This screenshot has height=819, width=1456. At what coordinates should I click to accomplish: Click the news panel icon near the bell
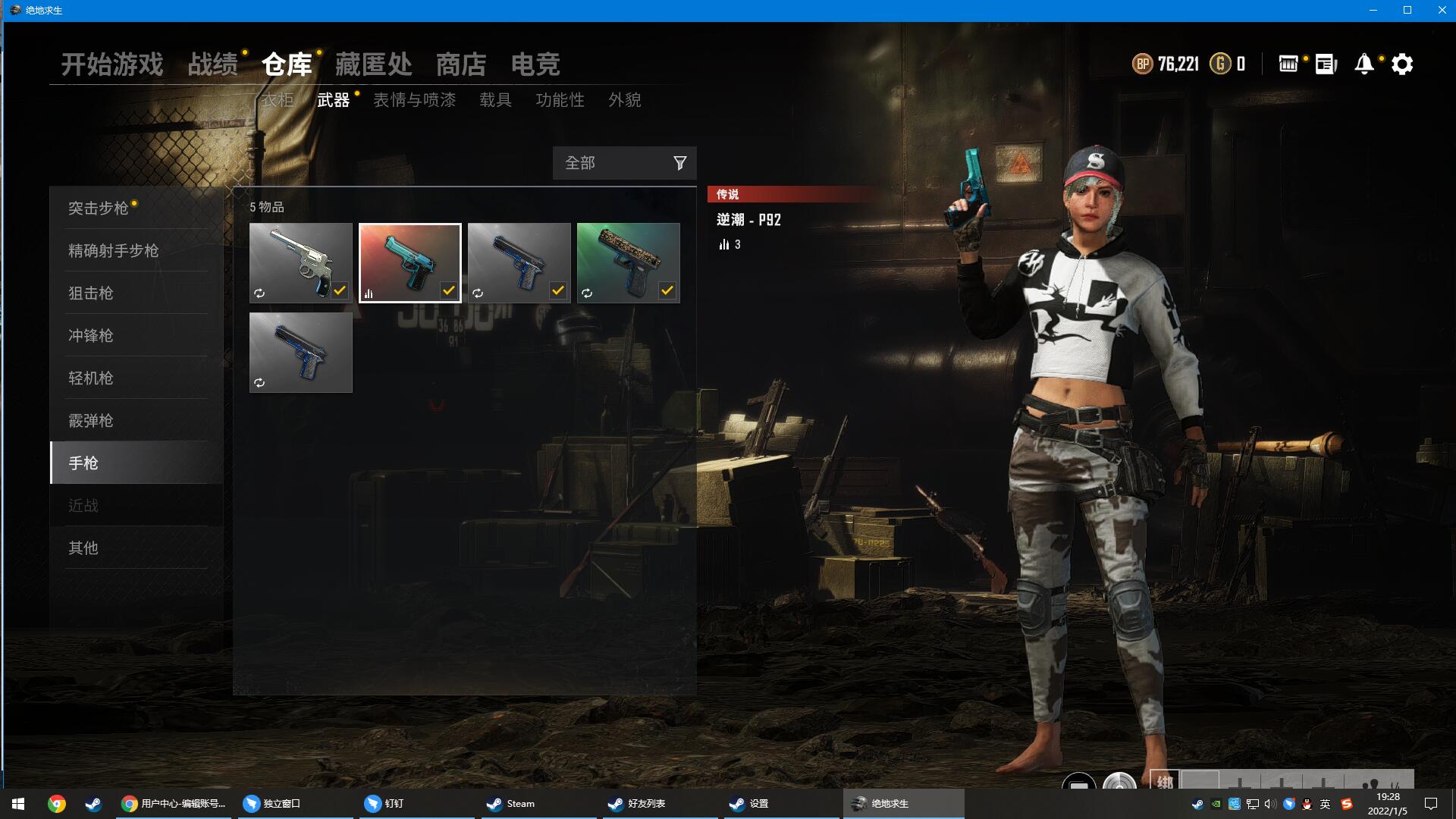[x=1324, y=64]
